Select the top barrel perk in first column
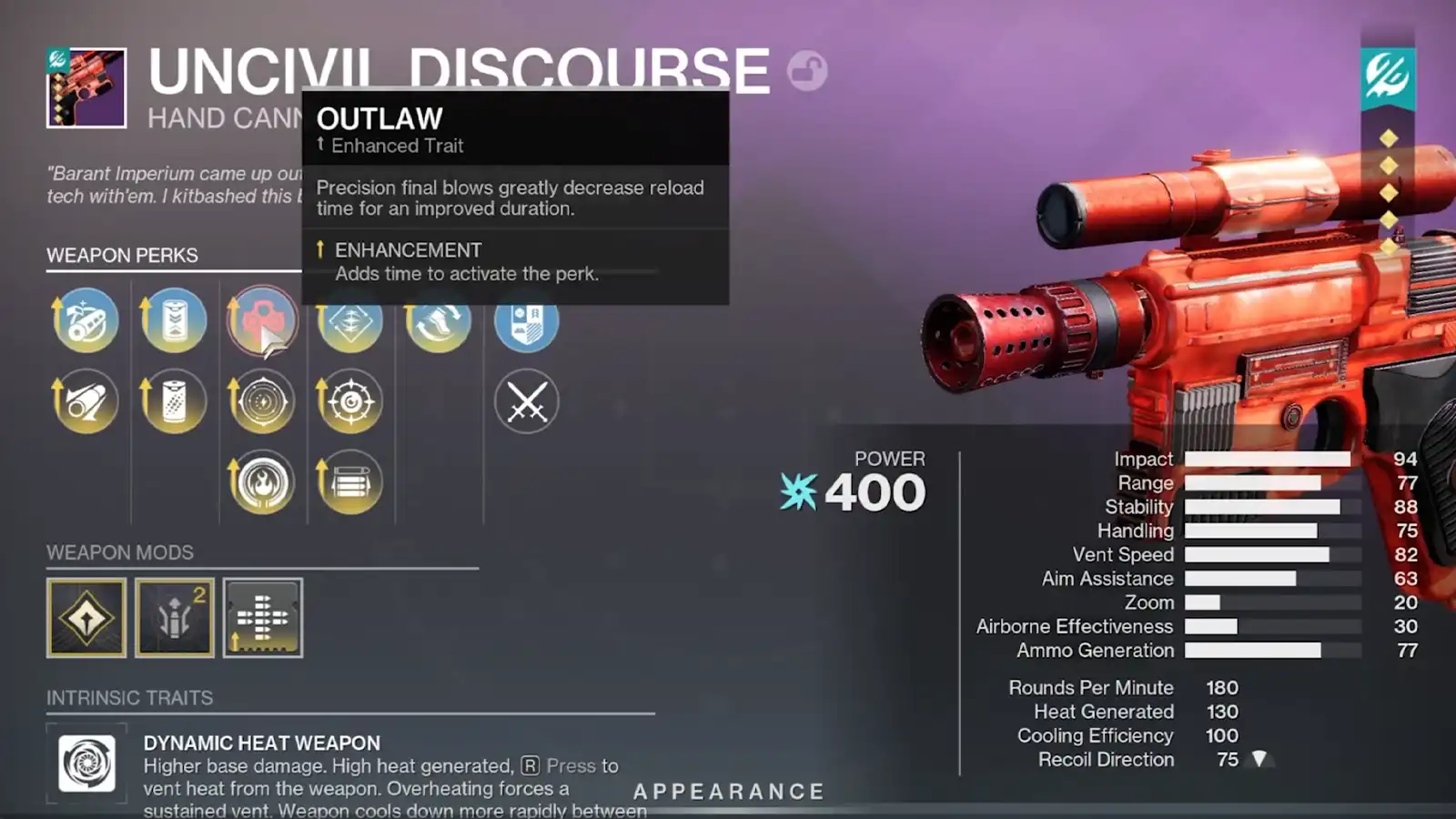 pyautogui.click(x=85, y=320)
